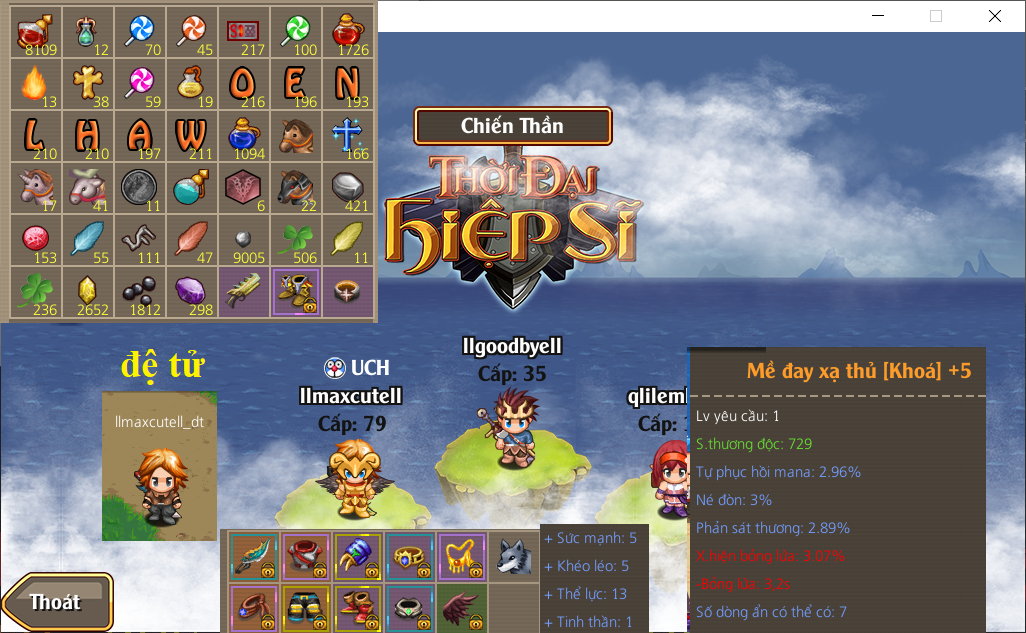Click the blue feather item slot
1026x633 pixels.
(87, 240)
